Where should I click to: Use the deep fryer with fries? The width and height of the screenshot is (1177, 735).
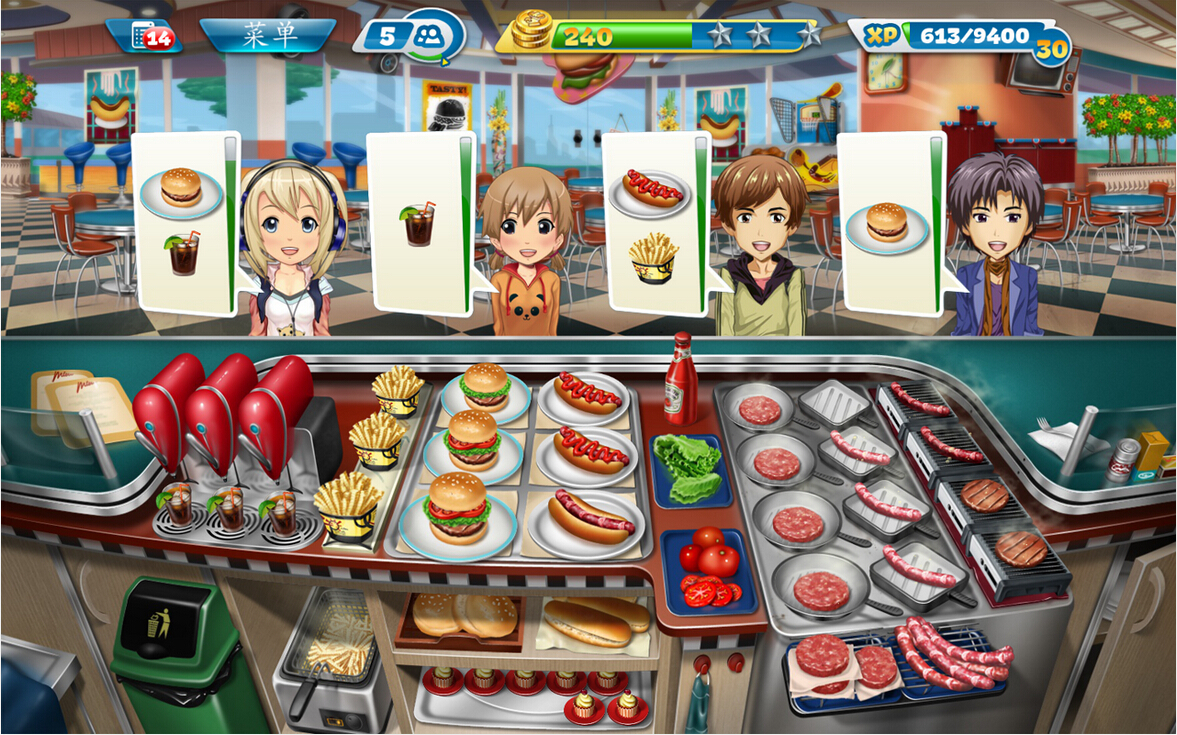tap(333, 650)
